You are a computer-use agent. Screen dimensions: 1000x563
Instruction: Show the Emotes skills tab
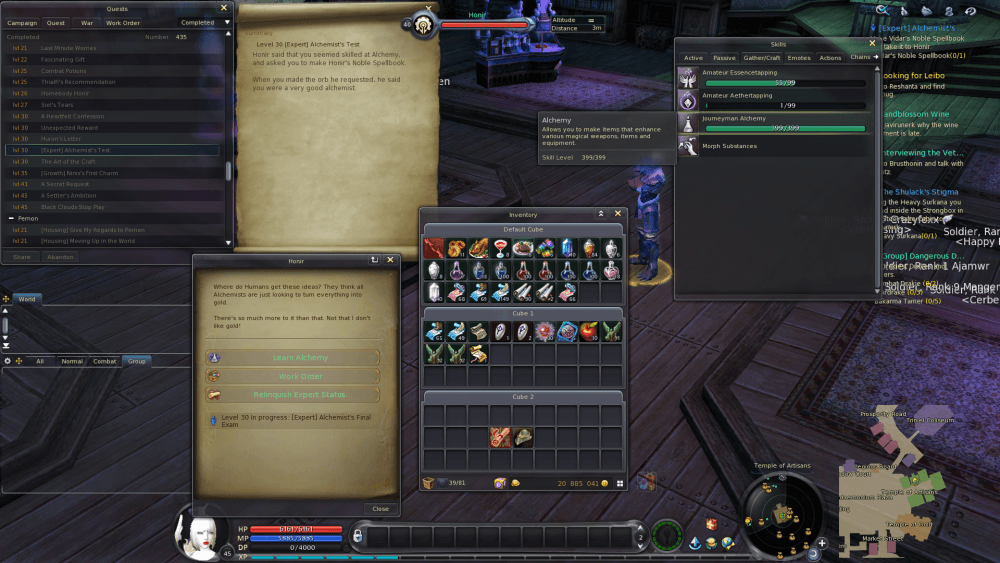799,58
